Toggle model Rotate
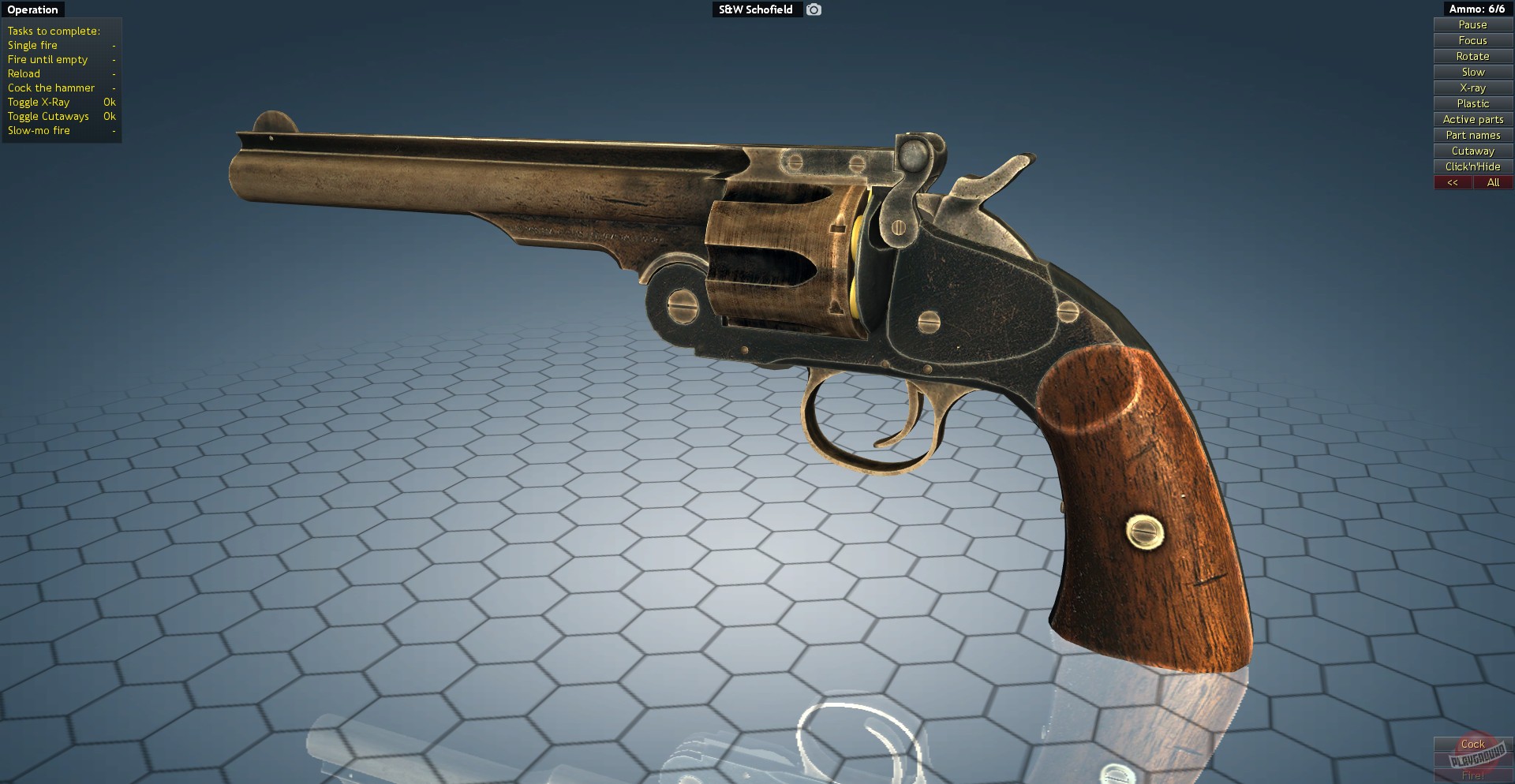The image size is (1515, 784). click(x=1472, y=56)
